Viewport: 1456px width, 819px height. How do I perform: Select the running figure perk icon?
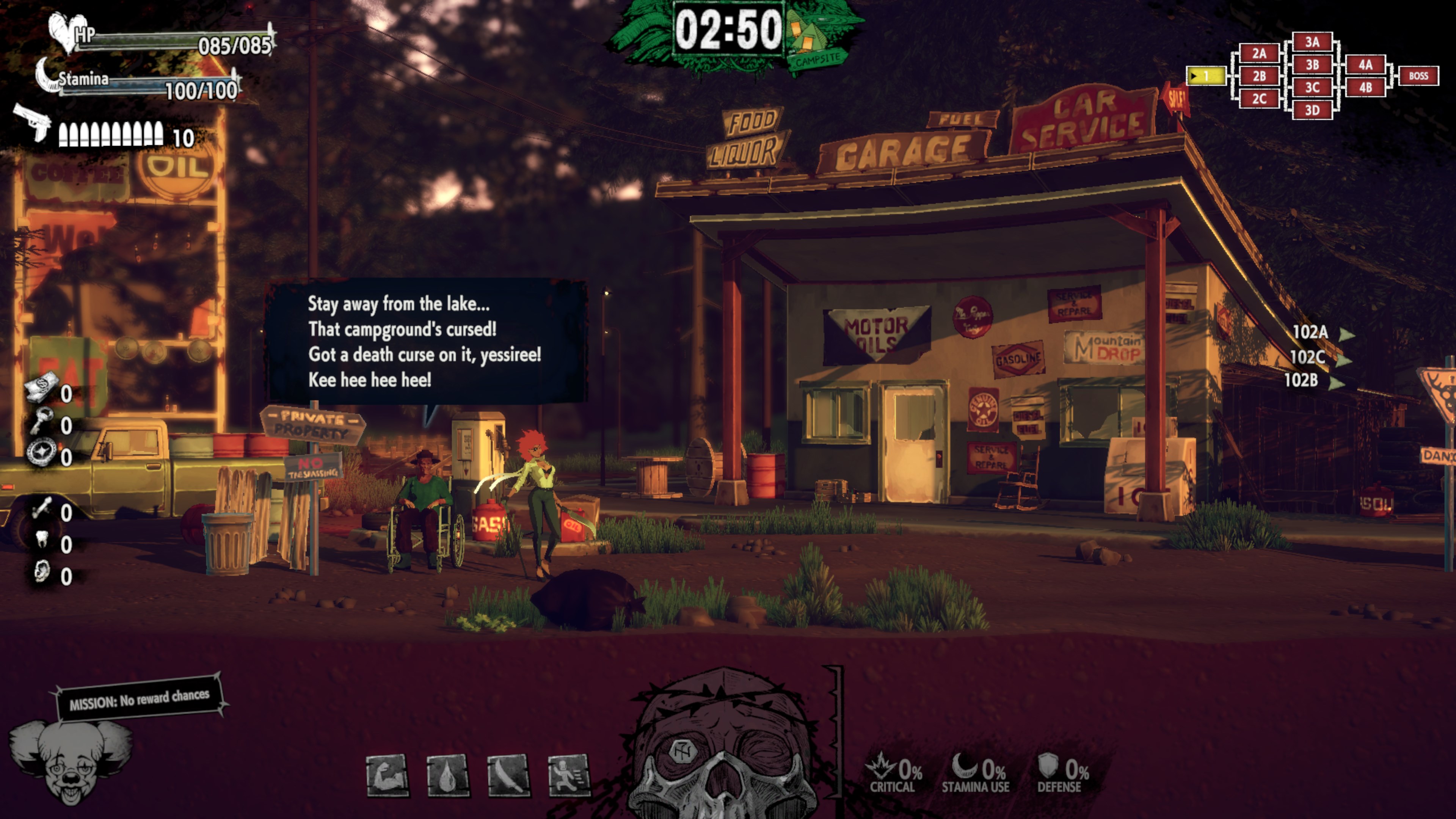pyautogui.click(x=569, y=775)
